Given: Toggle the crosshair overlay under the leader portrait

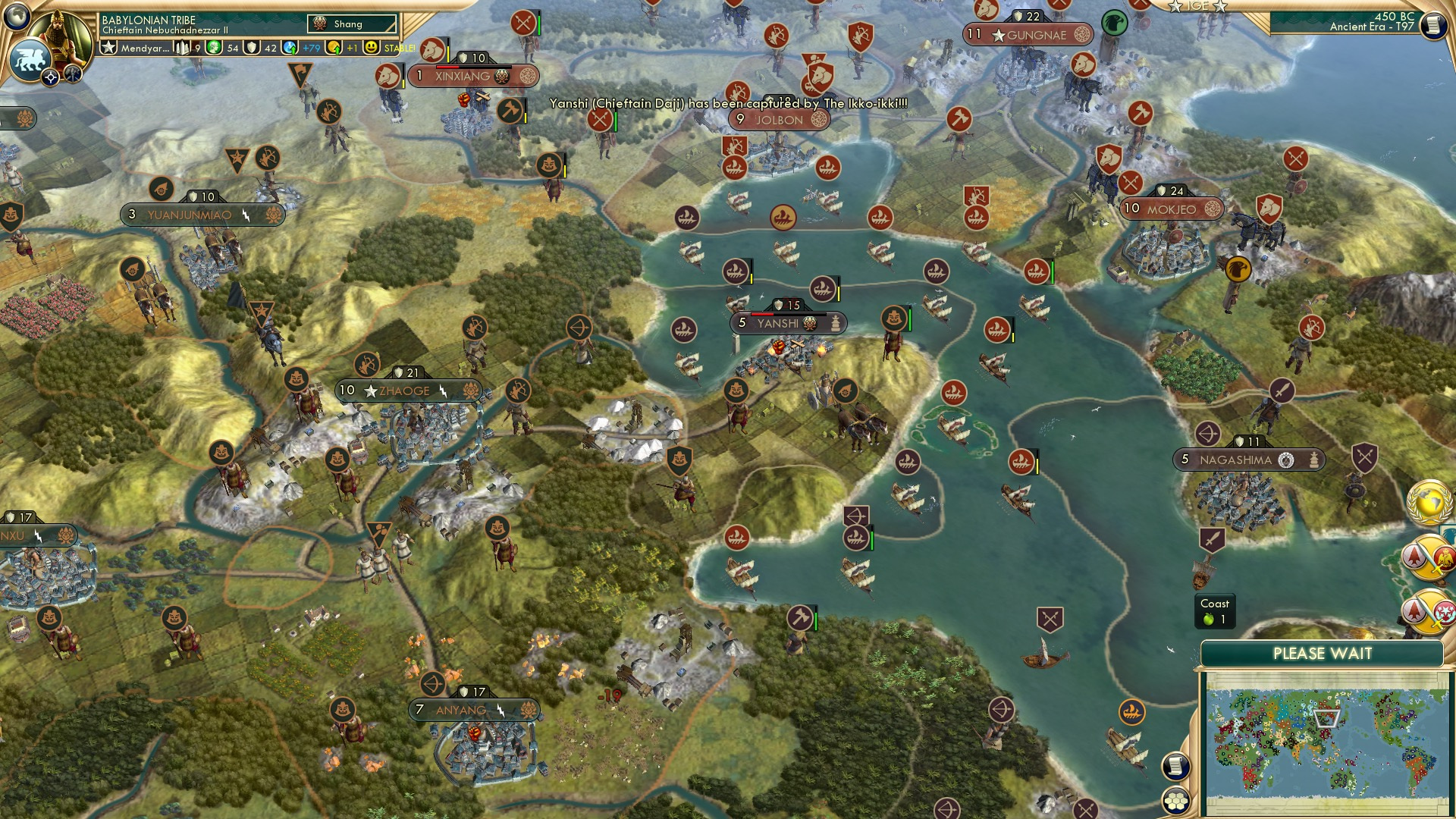Looking at the screenshot, I should [50, 77].
